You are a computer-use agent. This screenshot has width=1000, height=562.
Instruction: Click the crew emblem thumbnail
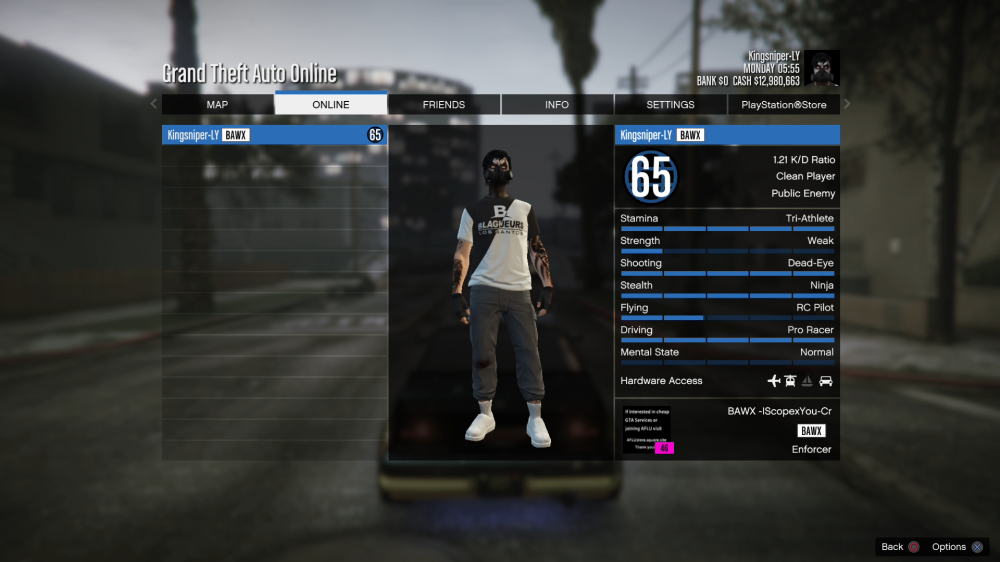648,431
